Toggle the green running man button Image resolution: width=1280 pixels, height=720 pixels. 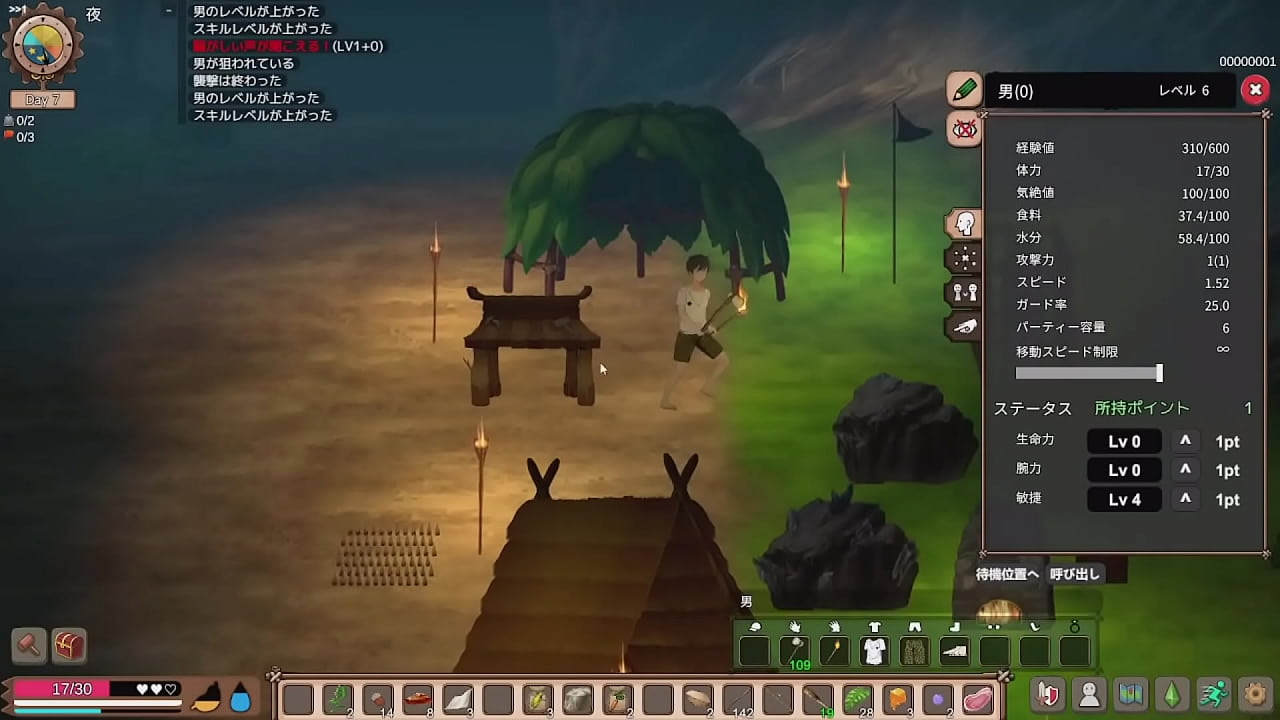pyautogui.click(x=1214, y=694)
